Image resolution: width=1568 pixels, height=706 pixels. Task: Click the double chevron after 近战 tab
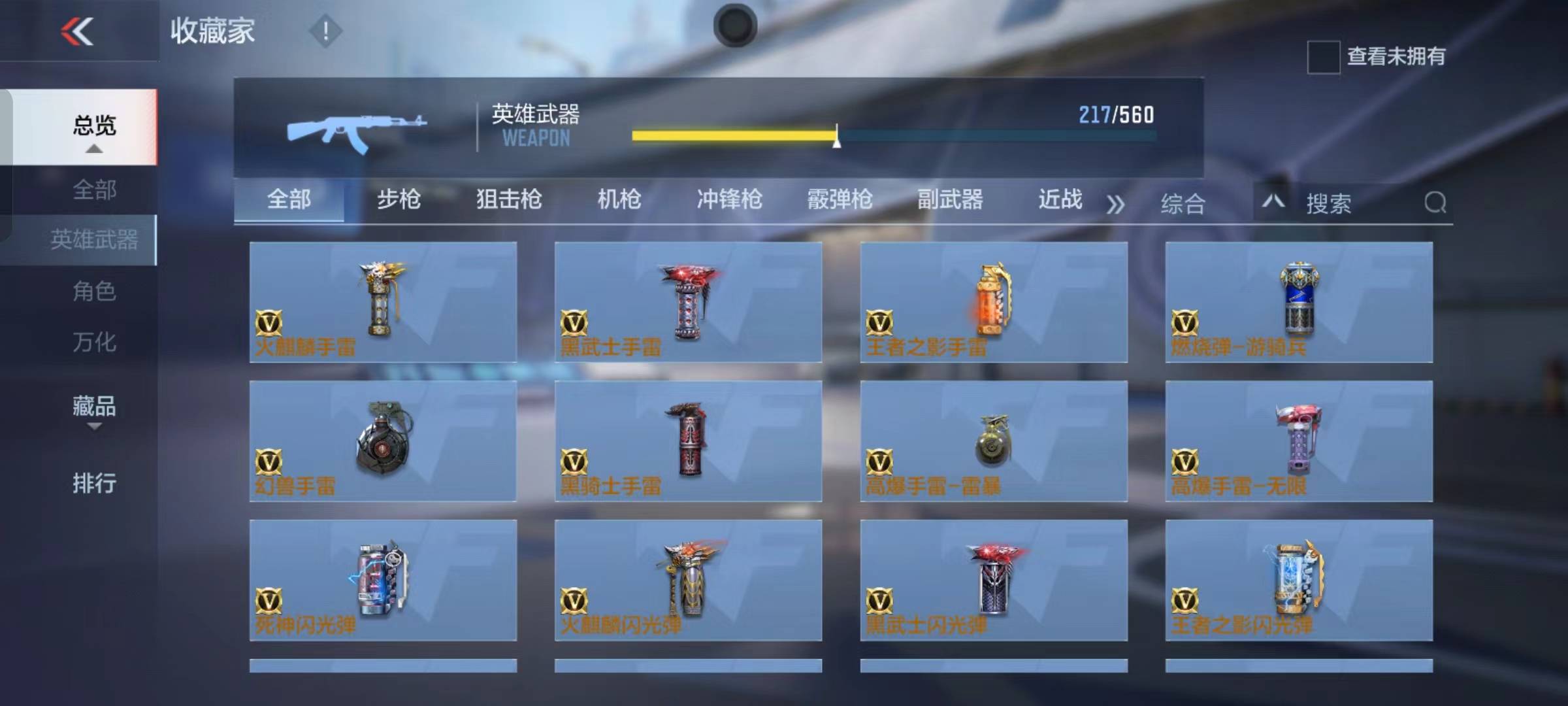tap(1115, 203)
